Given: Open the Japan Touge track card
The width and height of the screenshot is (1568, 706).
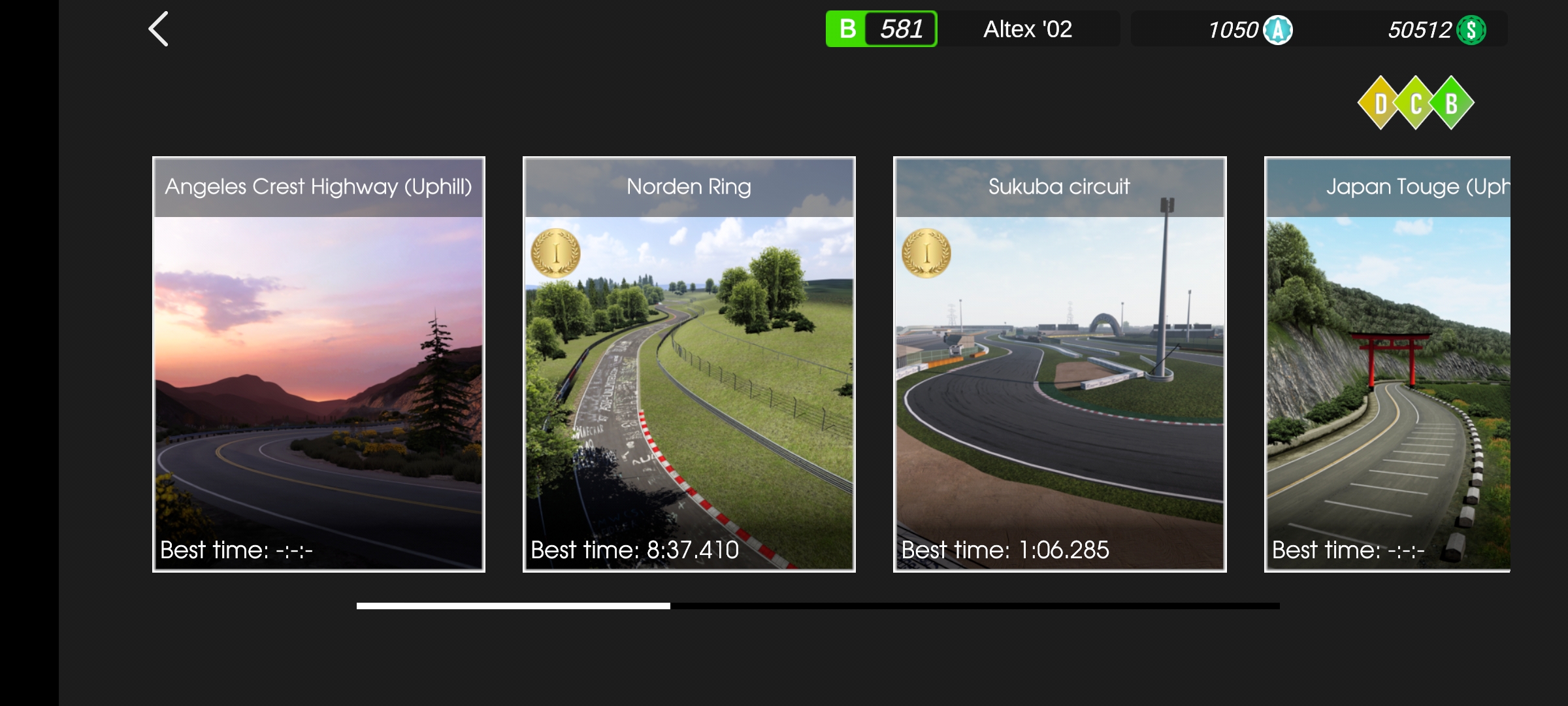Looking at the screenshot, I should click(1387, 364).
